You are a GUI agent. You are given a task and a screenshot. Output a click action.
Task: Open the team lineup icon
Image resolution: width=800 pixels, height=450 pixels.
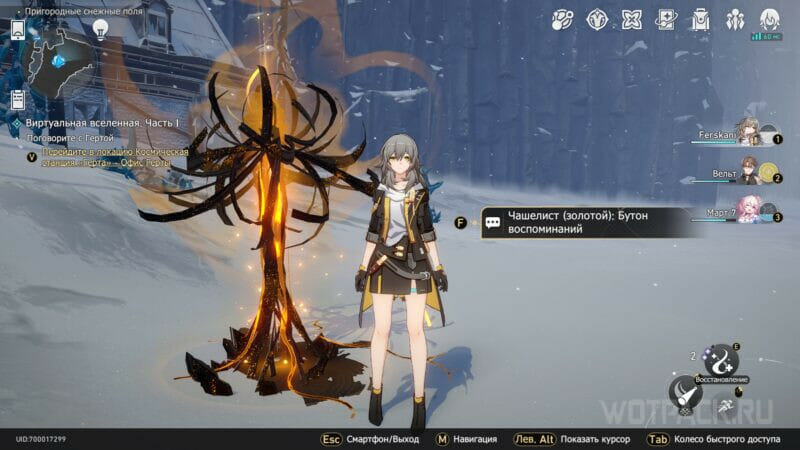[x=735, y=19]
